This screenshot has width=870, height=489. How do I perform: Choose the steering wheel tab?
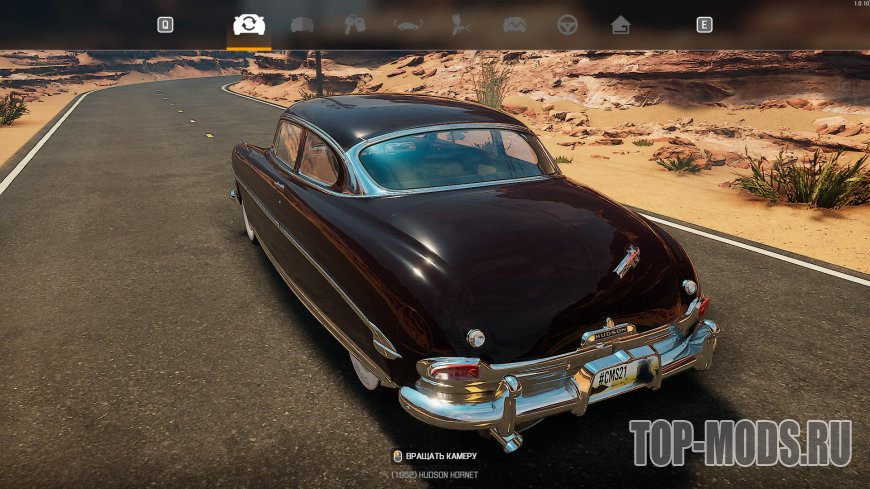(568, 25)
